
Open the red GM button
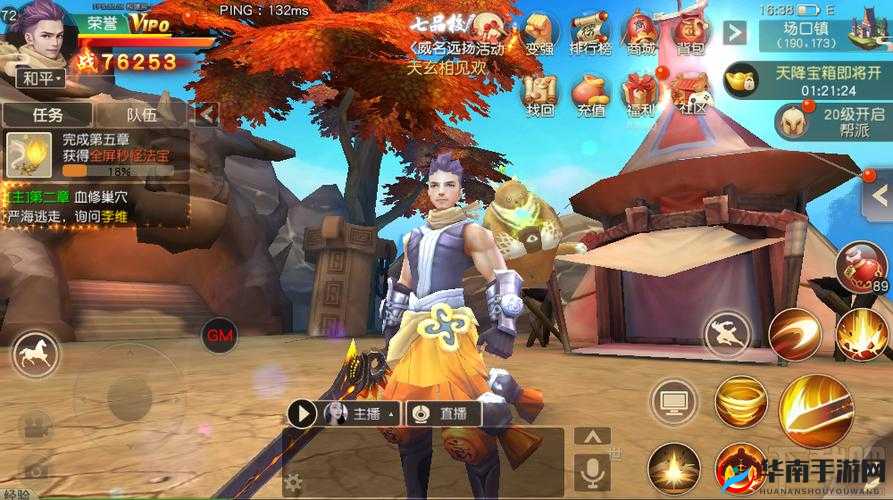click(x=217, y=334)
